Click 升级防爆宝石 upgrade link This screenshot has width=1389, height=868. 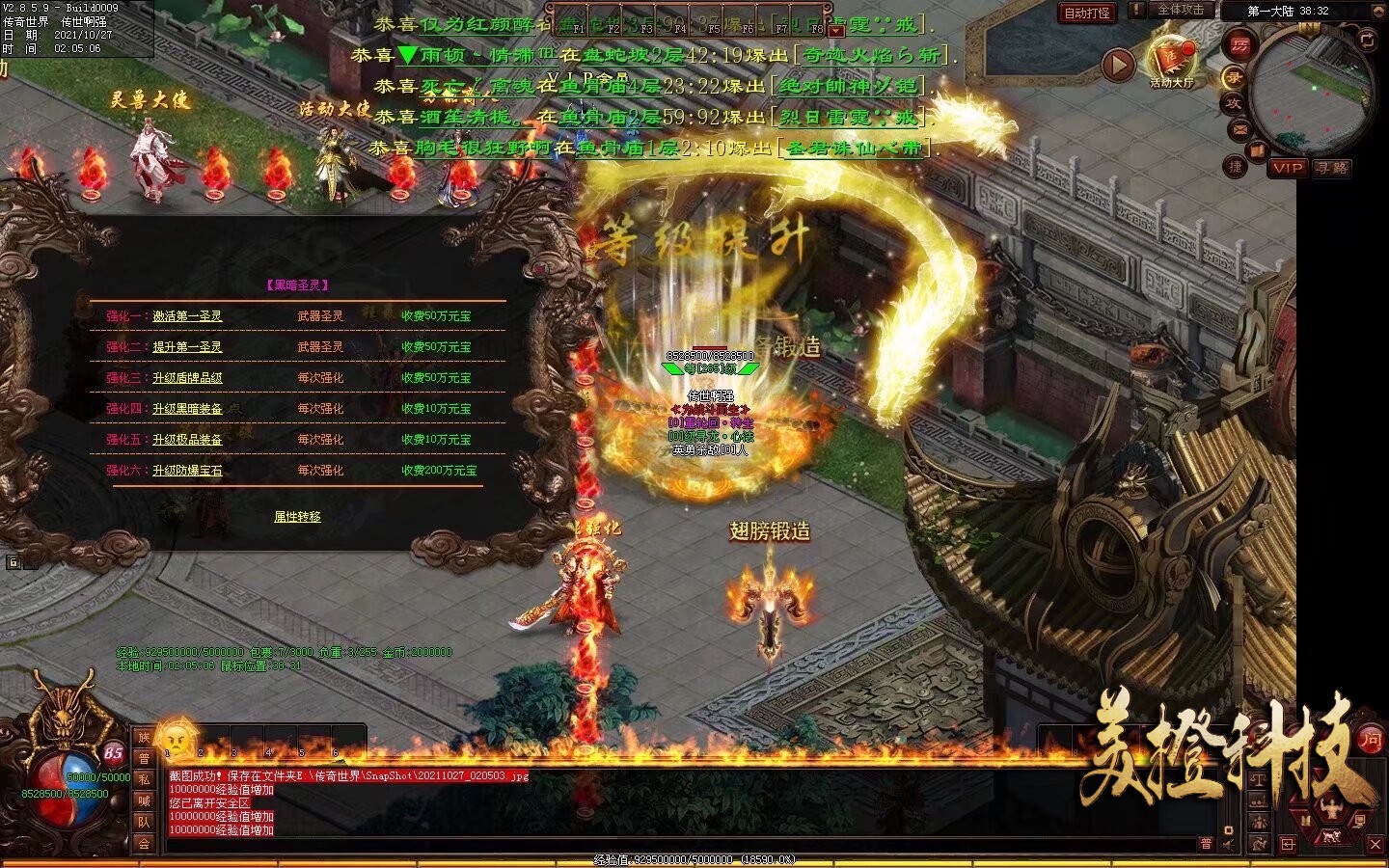point(187,471)
